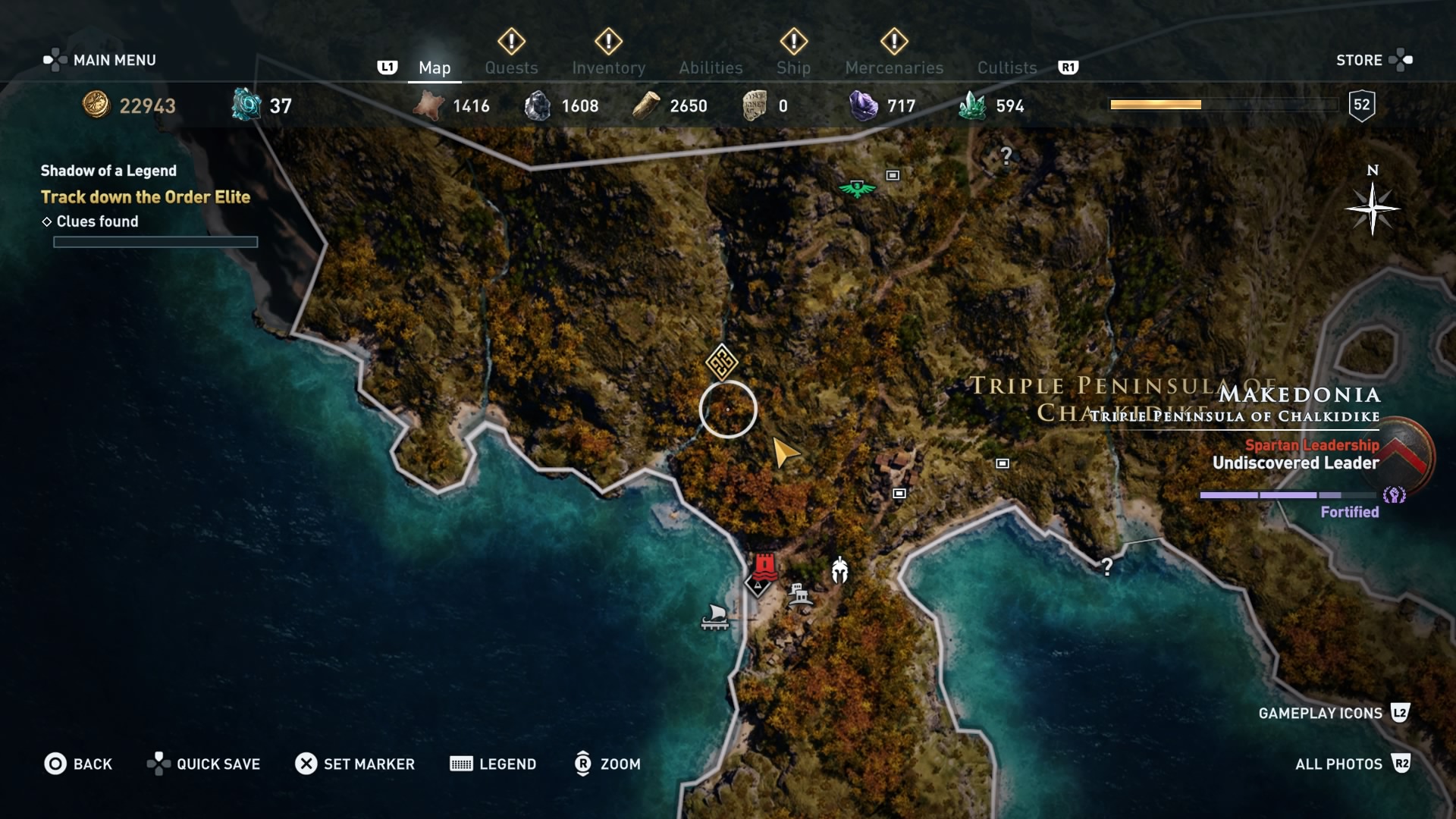
Task: Open the Inventory screen
Action: pos(609,67)
